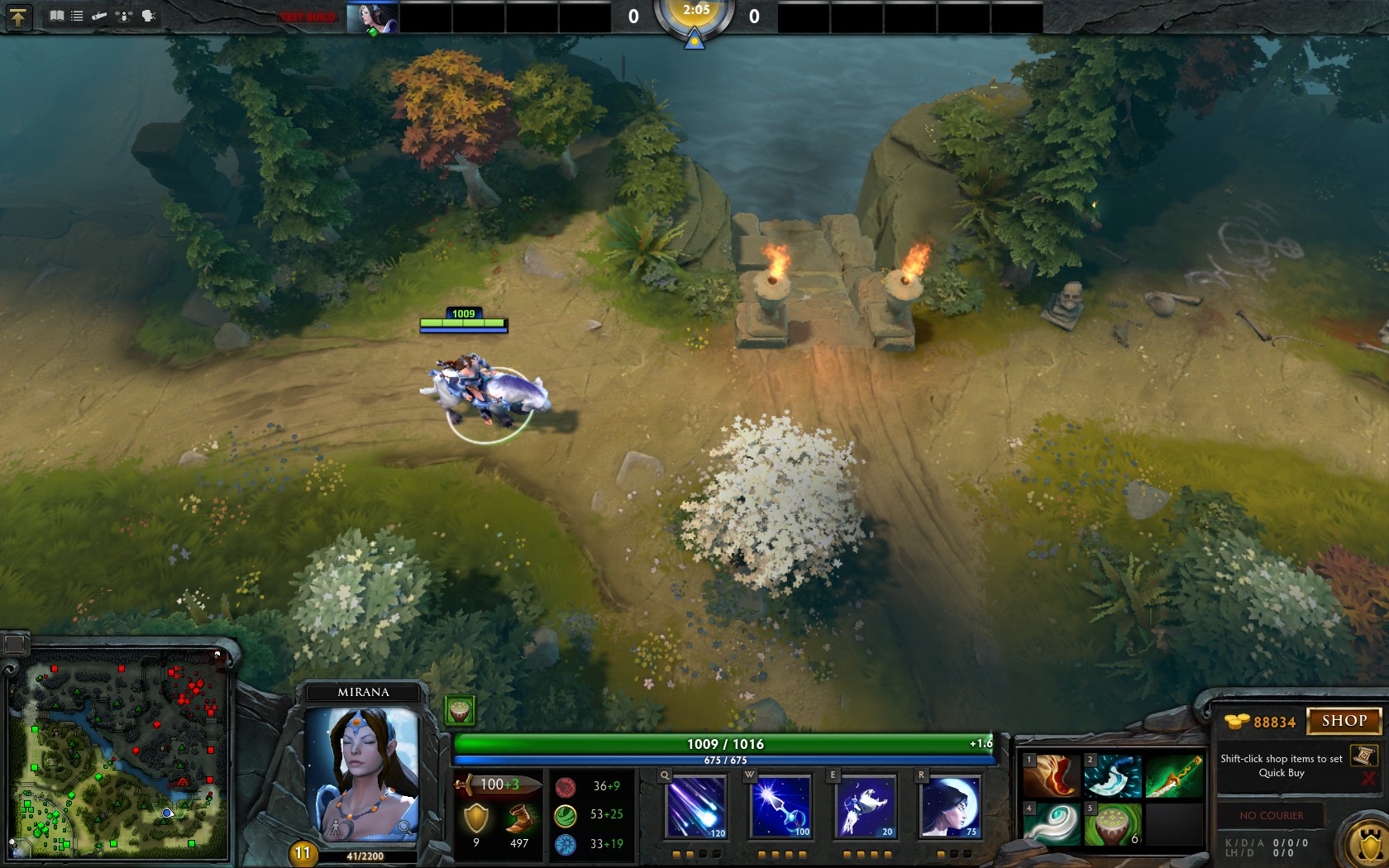Use the Leap ability
Image resolution: width=1389 pixels, height=868 pixels.
coord(866,806)
